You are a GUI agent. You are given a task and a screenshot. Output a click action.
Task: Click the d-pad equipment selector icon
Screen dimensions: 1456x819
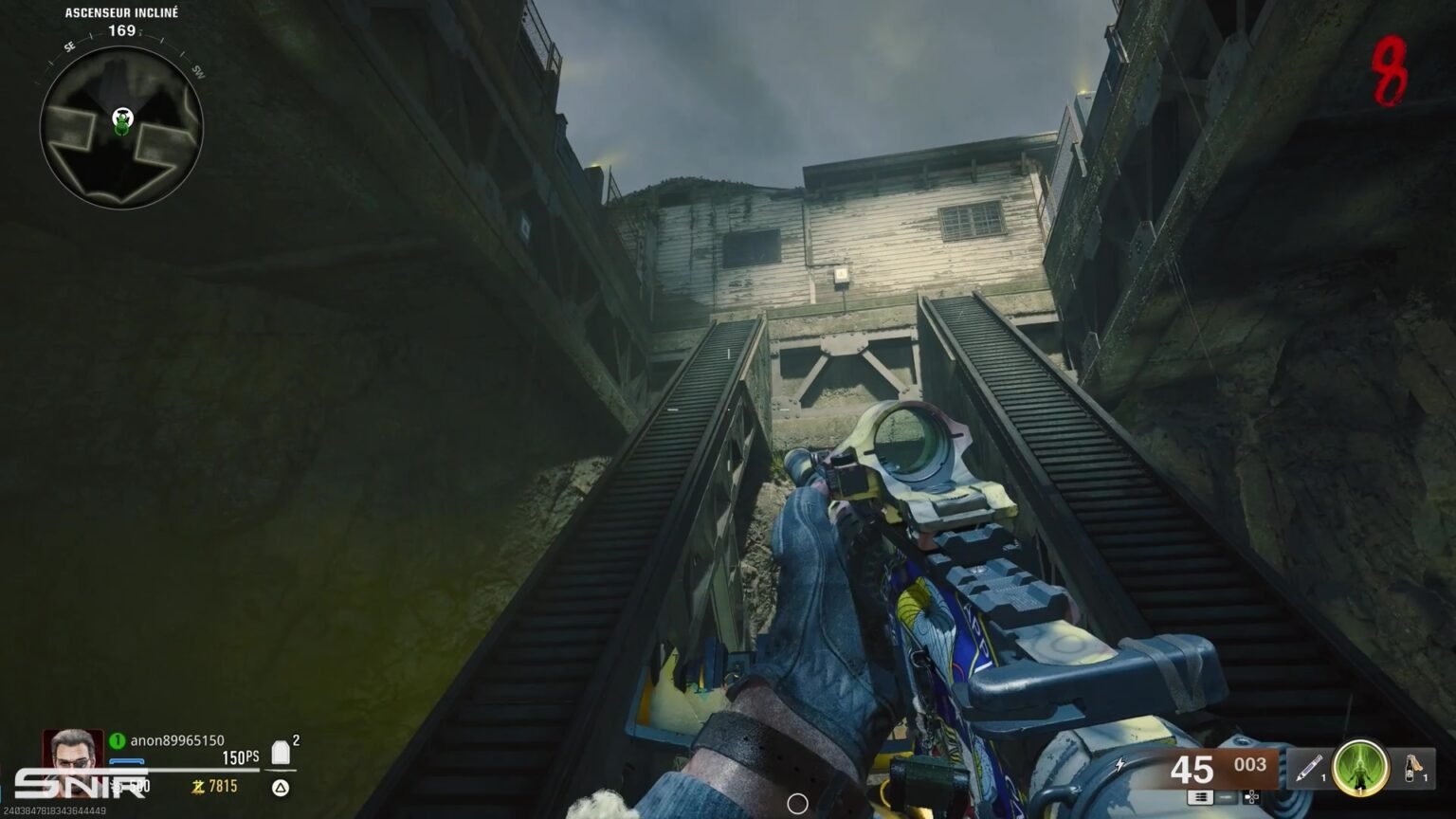coord(1251,798)
